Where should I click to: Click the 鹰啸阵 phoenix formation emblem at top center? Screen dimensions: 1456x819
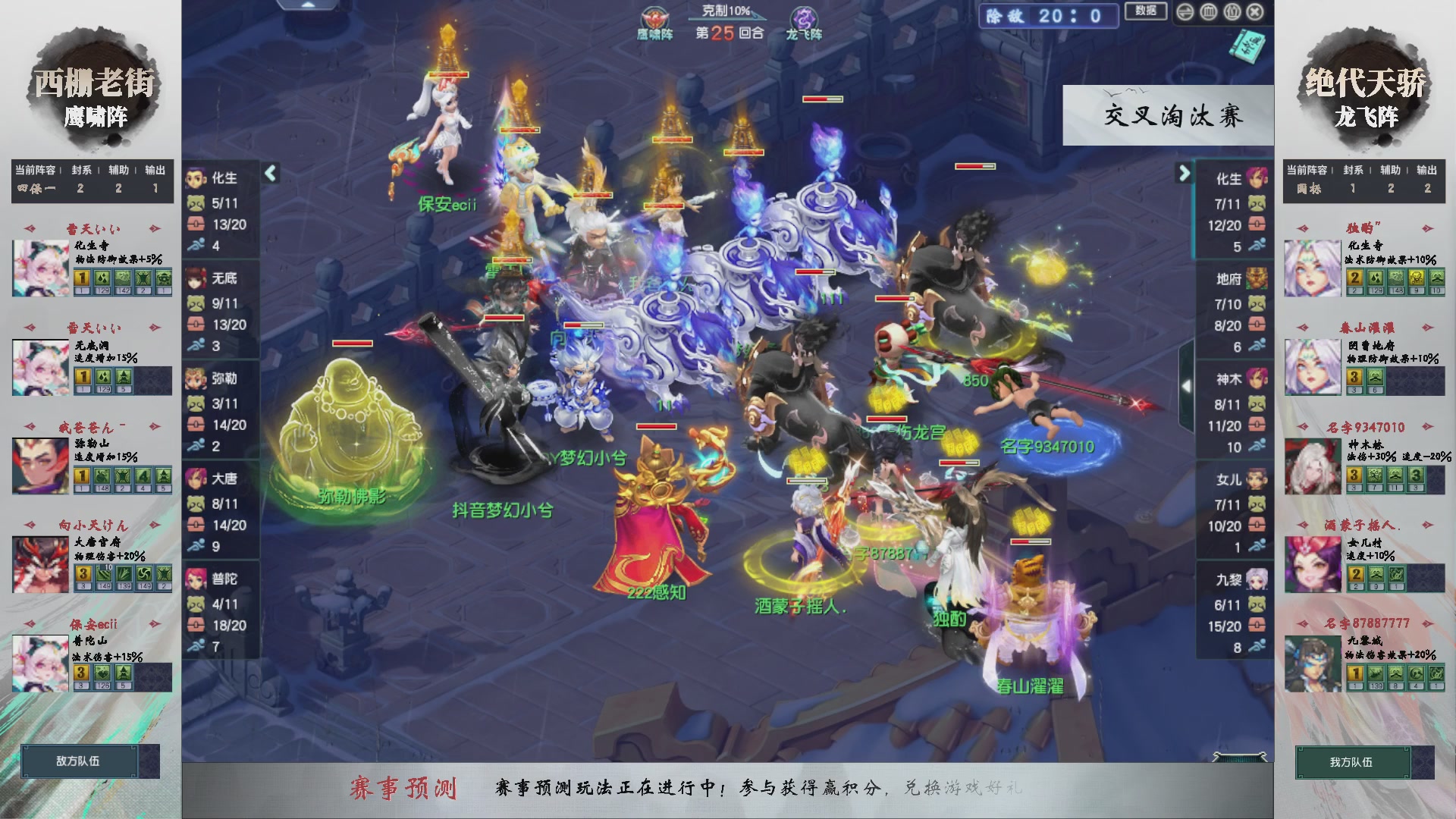click(x=654, y=19)
